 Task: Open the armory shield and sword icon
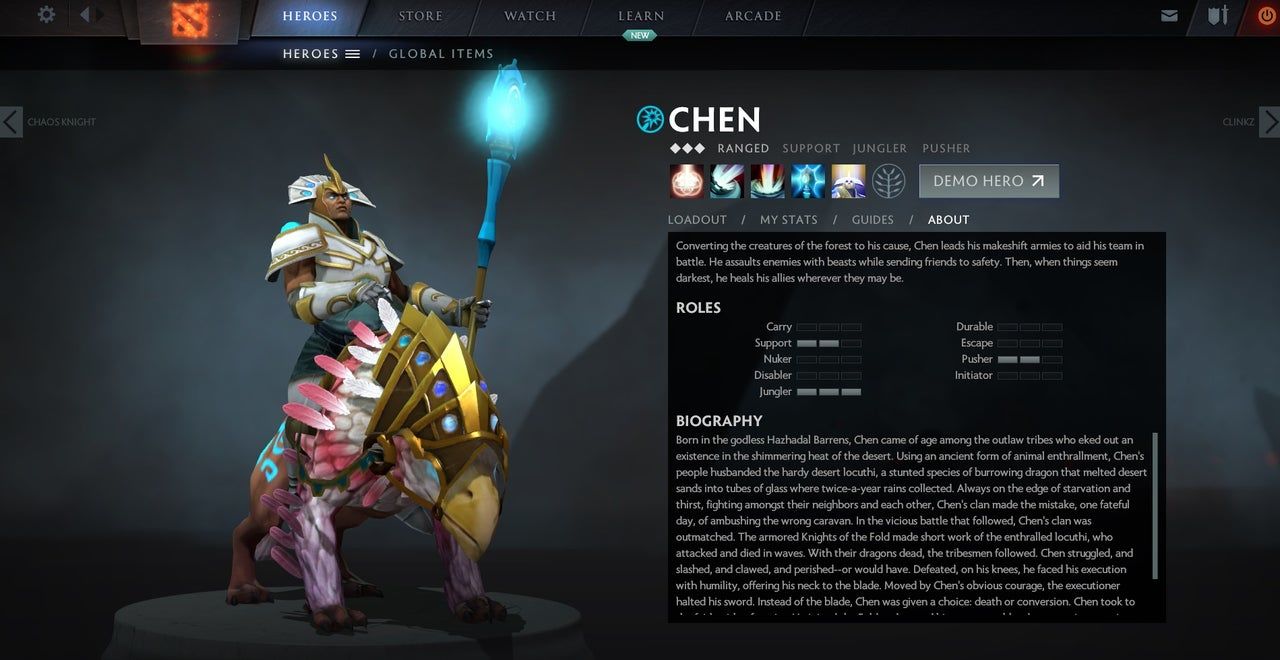1217,16
